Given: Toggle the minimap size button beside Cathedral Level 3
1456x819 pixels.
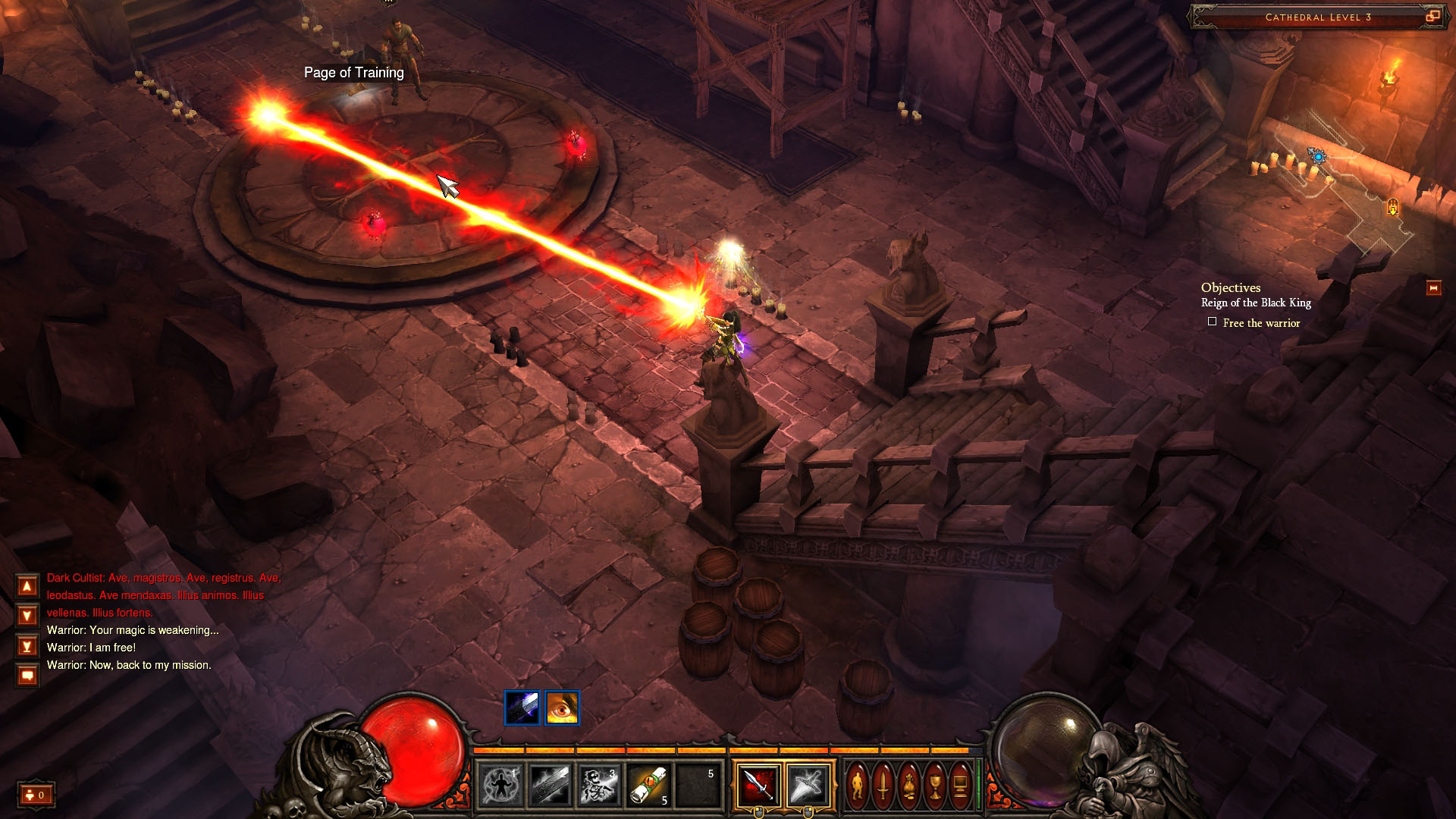Looking at the screenshot, I should 1432,17.
